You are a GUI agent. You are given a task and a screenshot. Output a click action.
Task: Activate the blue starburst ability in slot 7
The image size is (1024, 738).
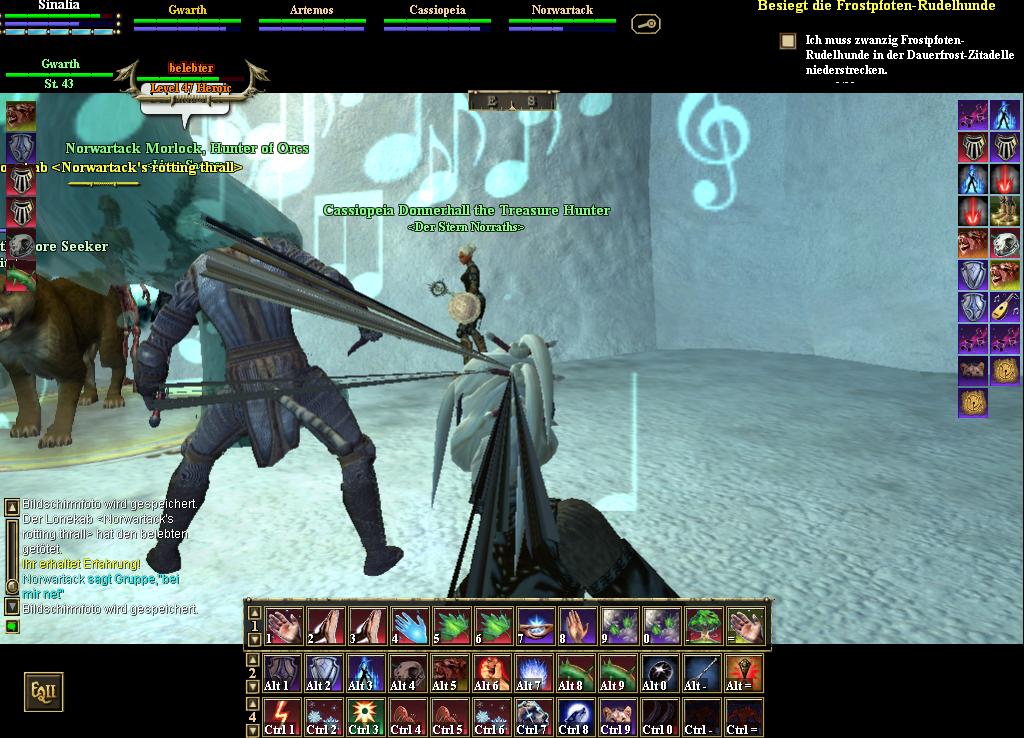(536, 626)
